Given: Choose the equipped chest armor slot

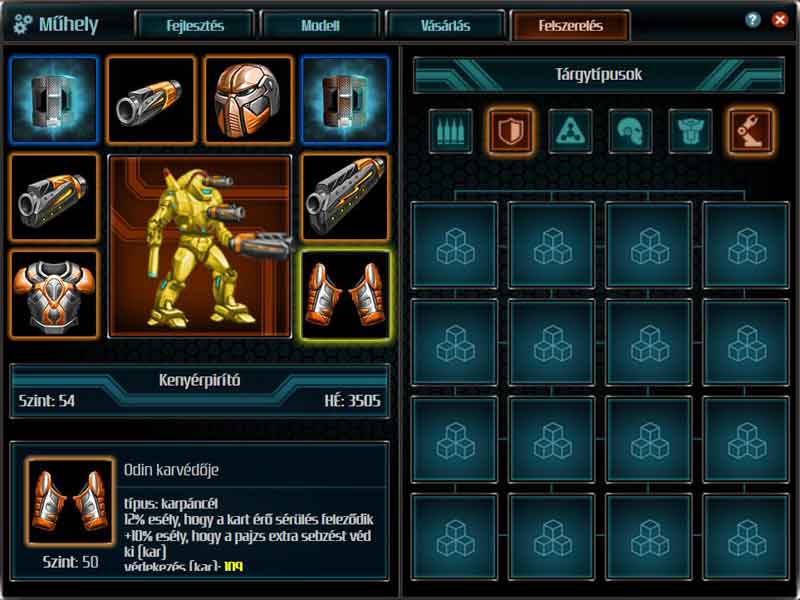Looking at the screenshot, I should click(54, 294).
